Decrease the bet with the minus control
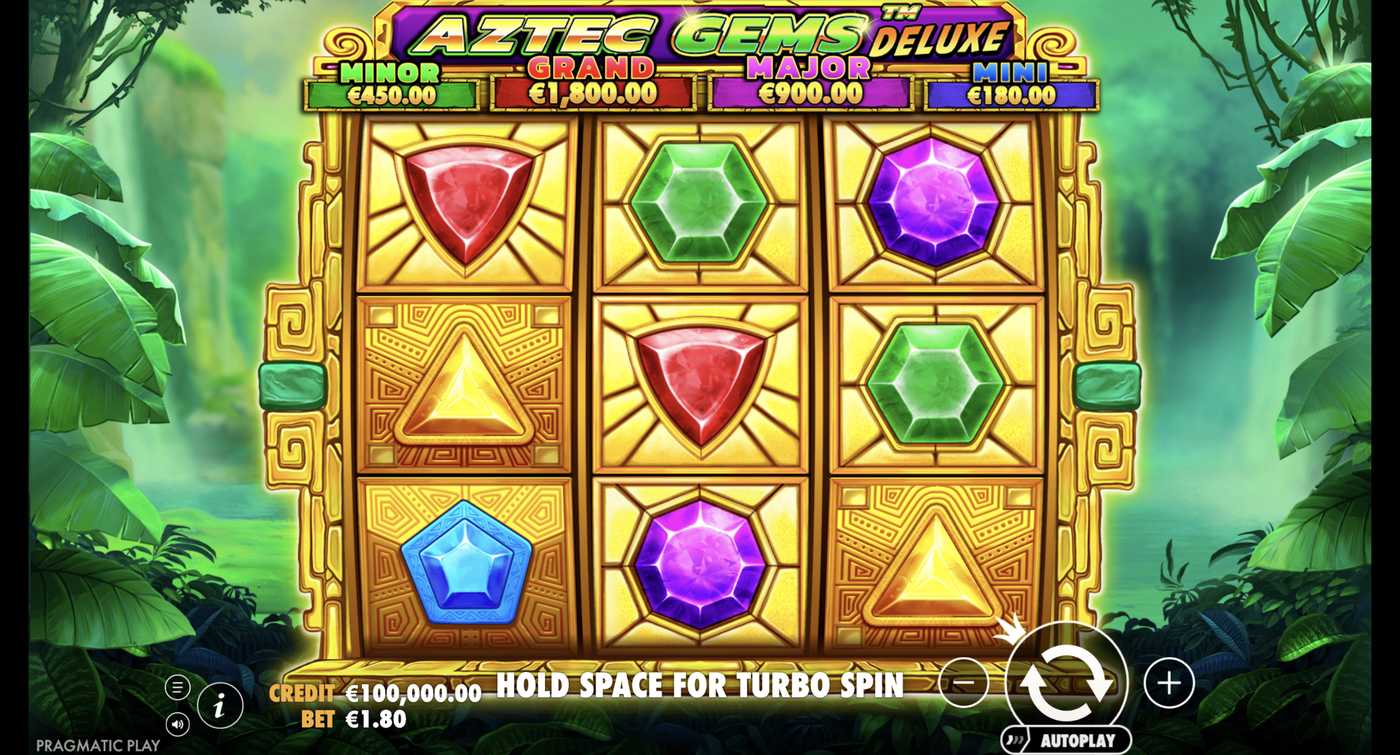1400x755 pixels. [x=965, y=683]
